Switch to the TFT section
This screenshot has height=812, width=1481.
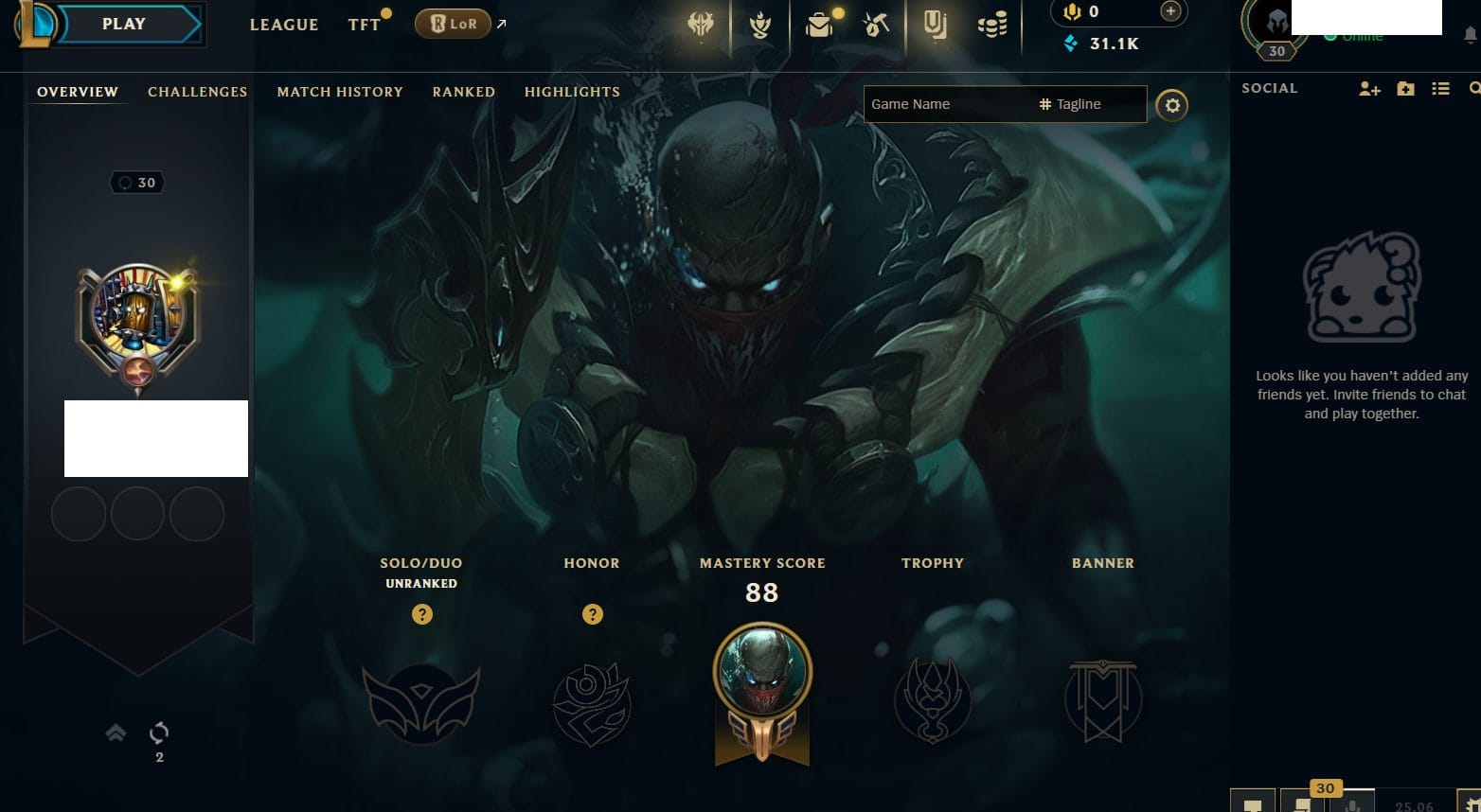pyautogui.click(x=364, y=25)
